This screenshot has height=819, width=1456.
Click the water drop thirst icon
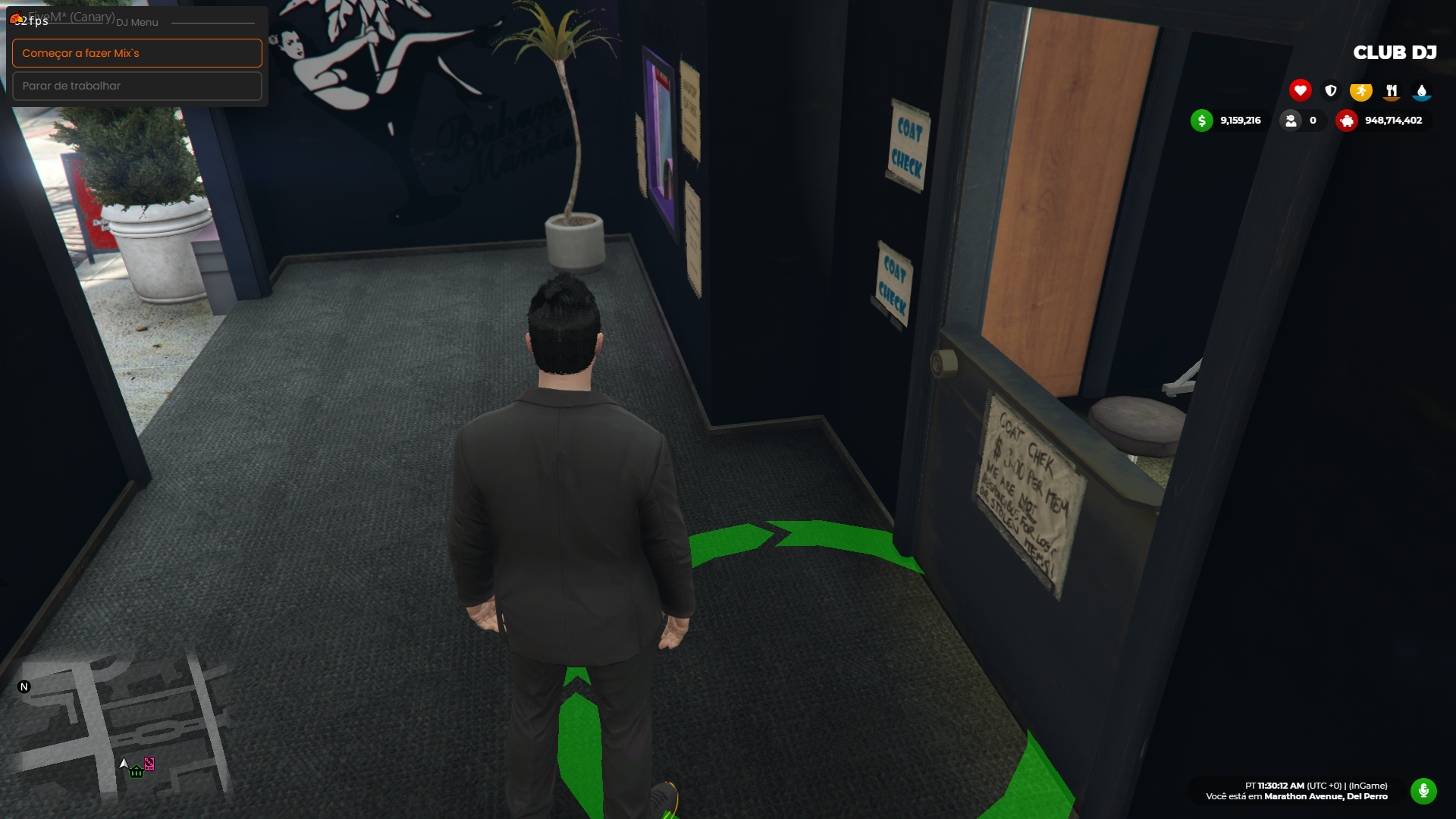1421,91
